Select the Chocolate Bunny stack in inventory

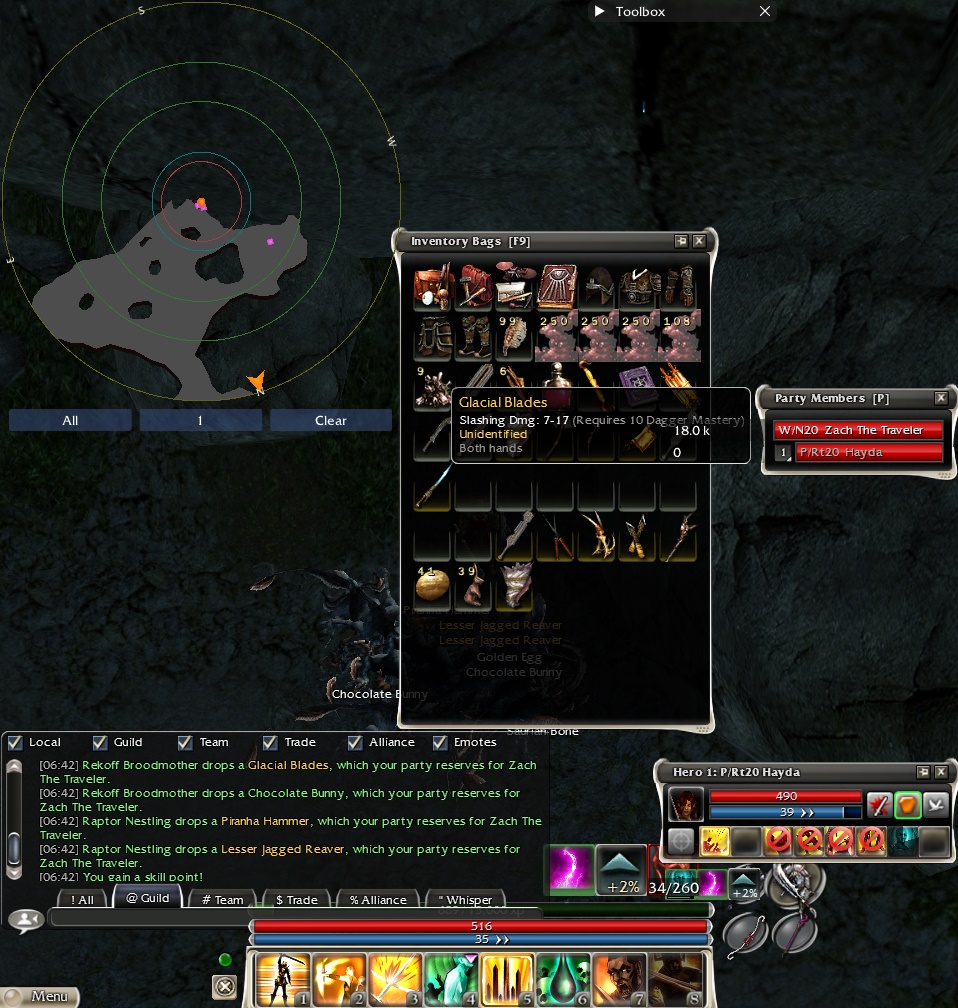pos(474,588)
